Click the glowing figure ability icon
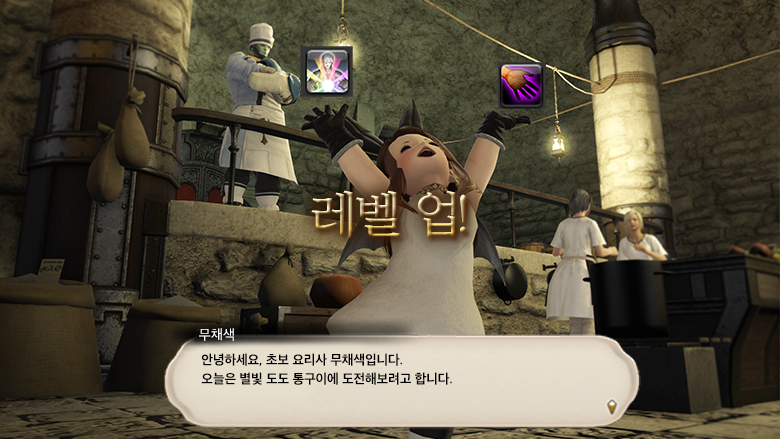Viewport: 780px width, 439px height. click(x=326, y=70)
